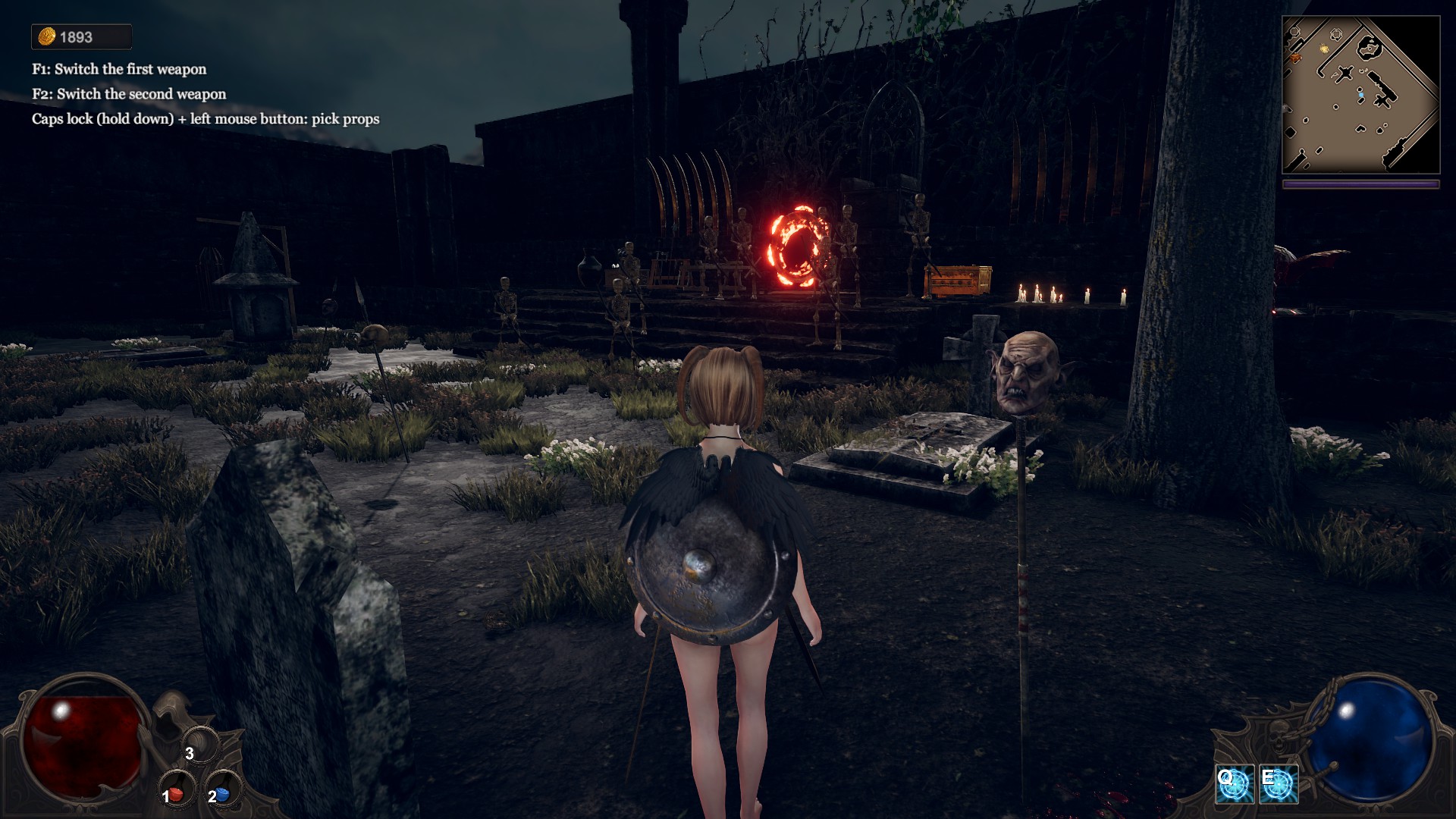The width and height of the screenshot is (1456, 819).
Task: Use the red health potion in slot 1
Action: [x=175, y=793]
